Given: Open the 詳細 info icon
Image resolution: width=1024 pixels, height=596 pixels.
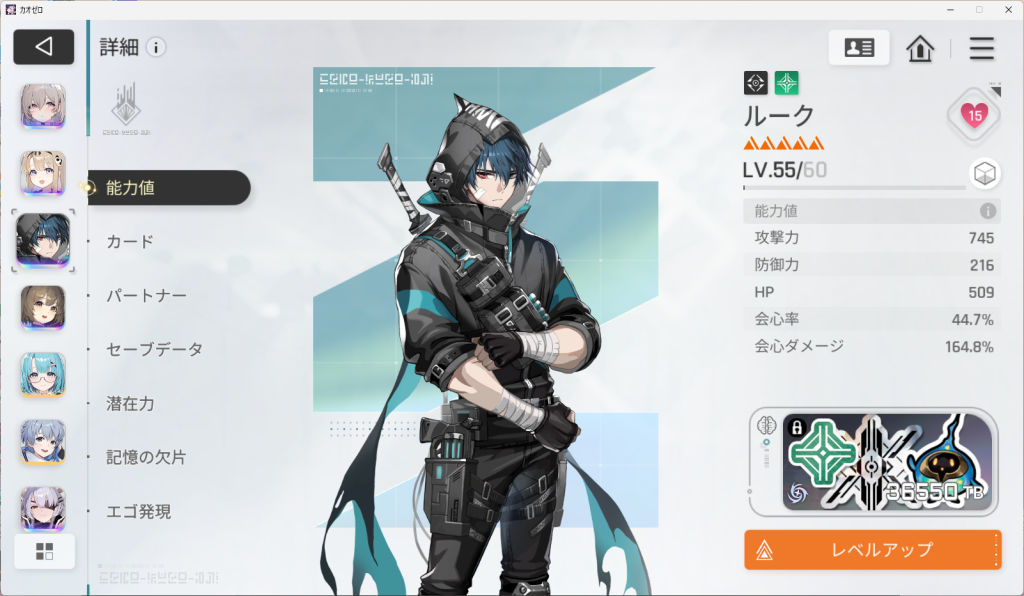Looking at the screenshot, I should (x=156, y=47).
